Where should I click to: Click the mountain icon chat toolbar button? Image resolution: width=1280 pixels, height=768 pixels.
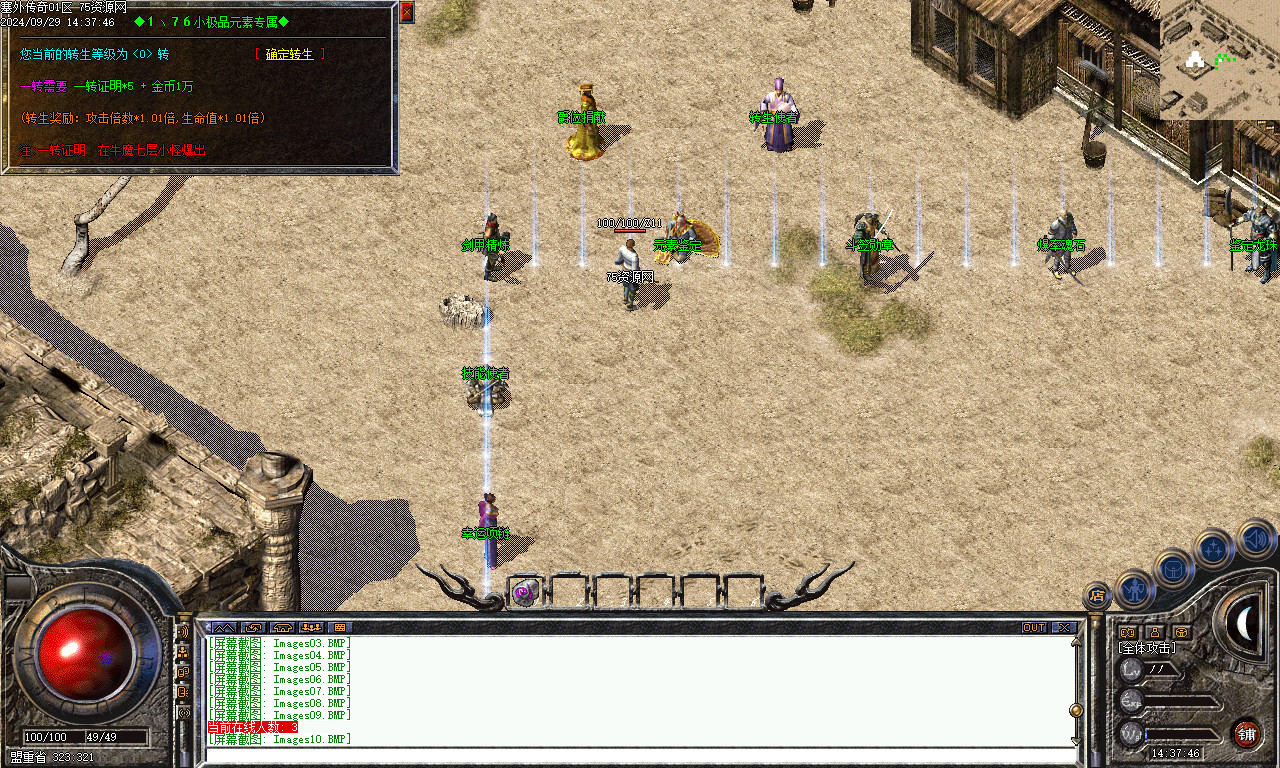222,628
